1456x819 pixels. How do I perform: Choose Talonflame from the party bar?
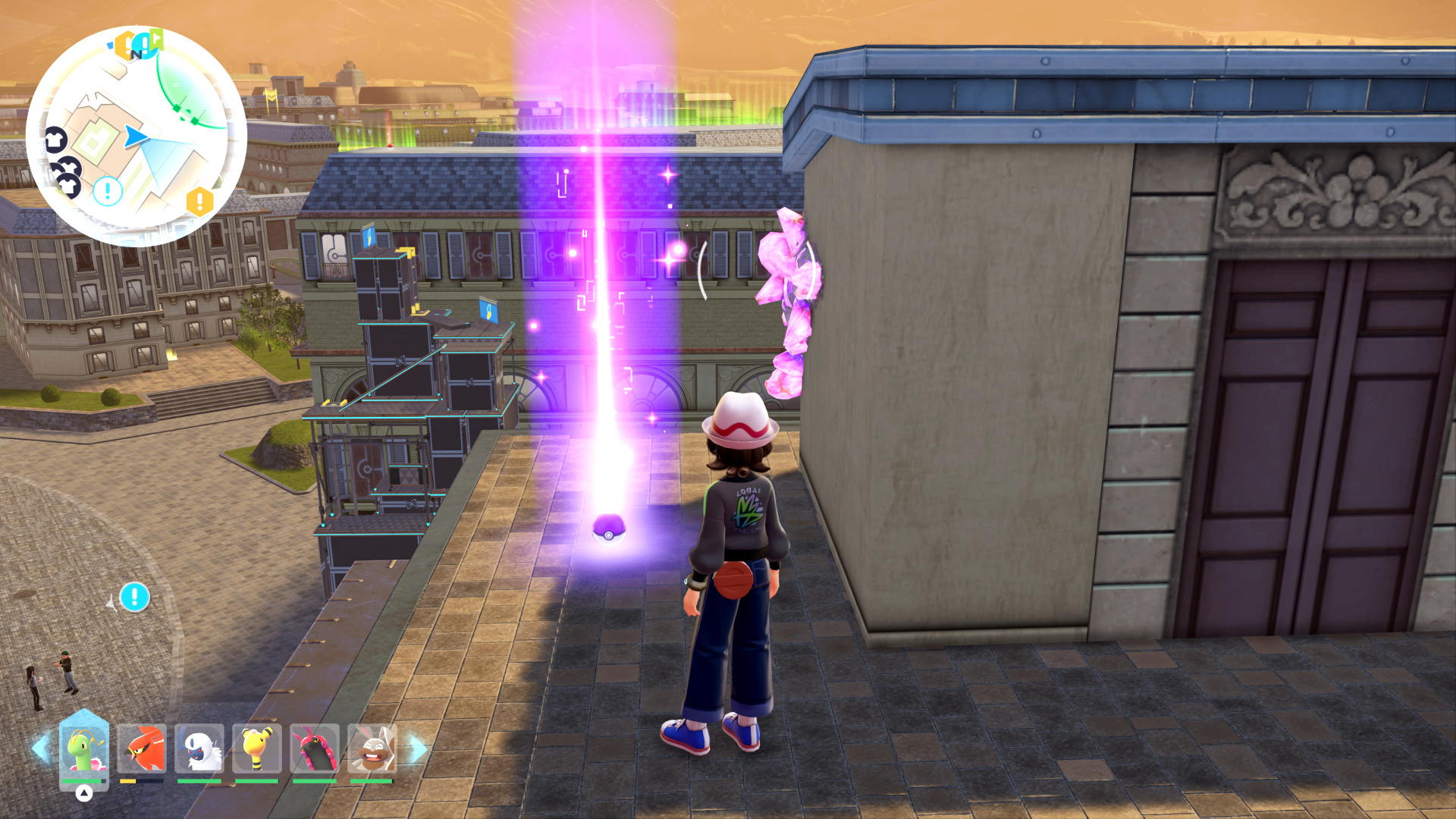142,749
